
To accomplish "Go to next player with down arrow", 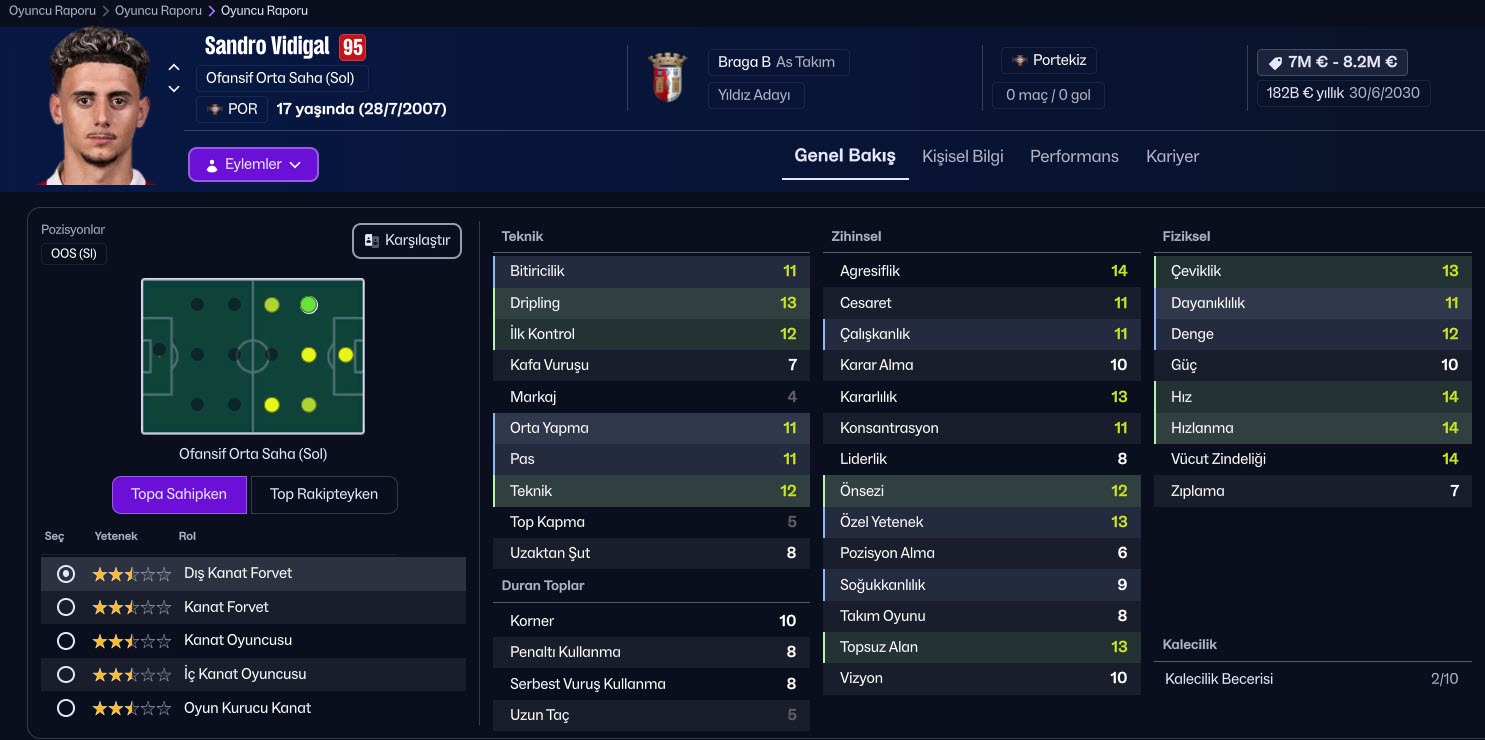I will pos(174,89).
